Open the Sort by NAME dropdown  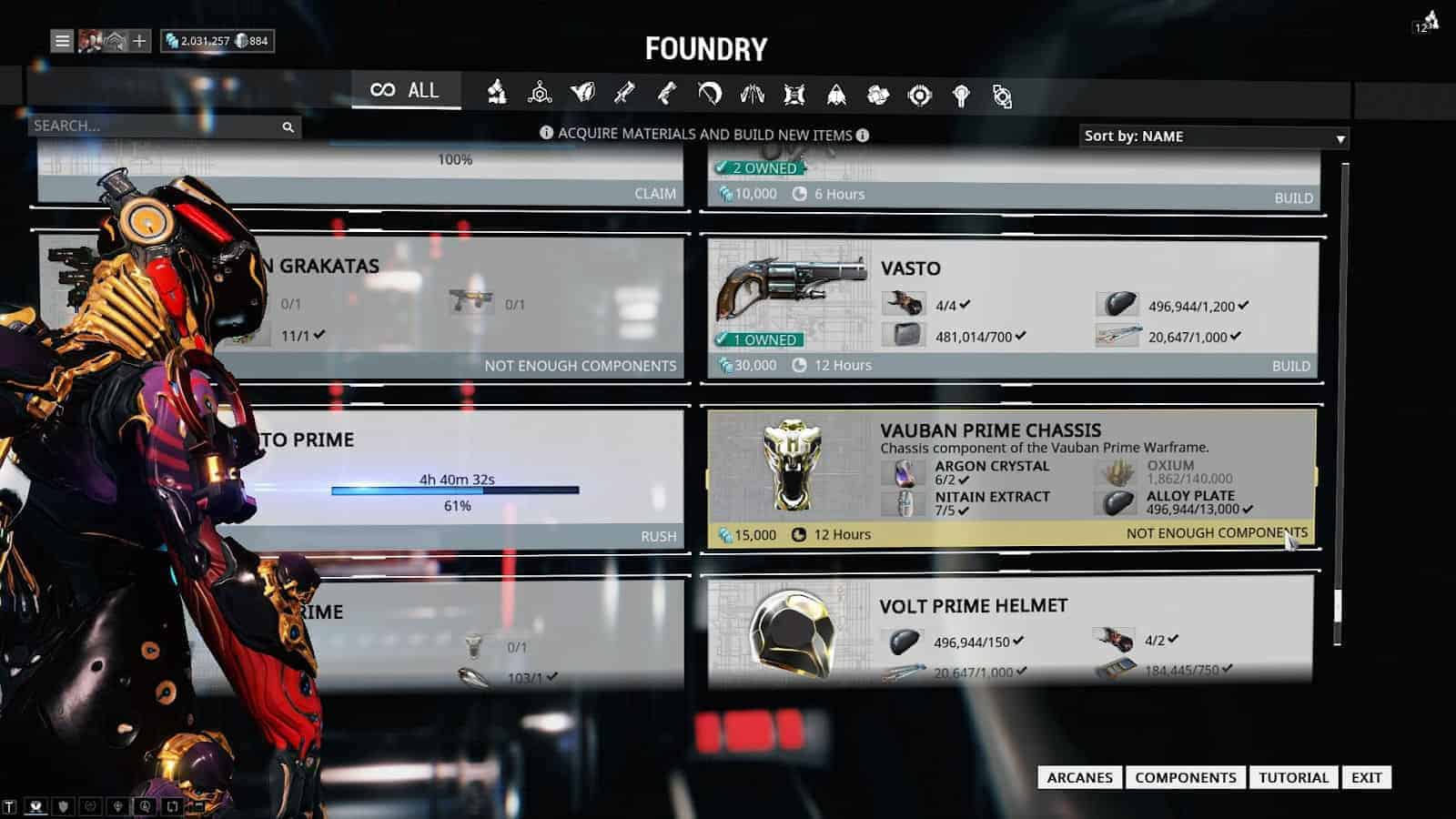point(1213,136)
